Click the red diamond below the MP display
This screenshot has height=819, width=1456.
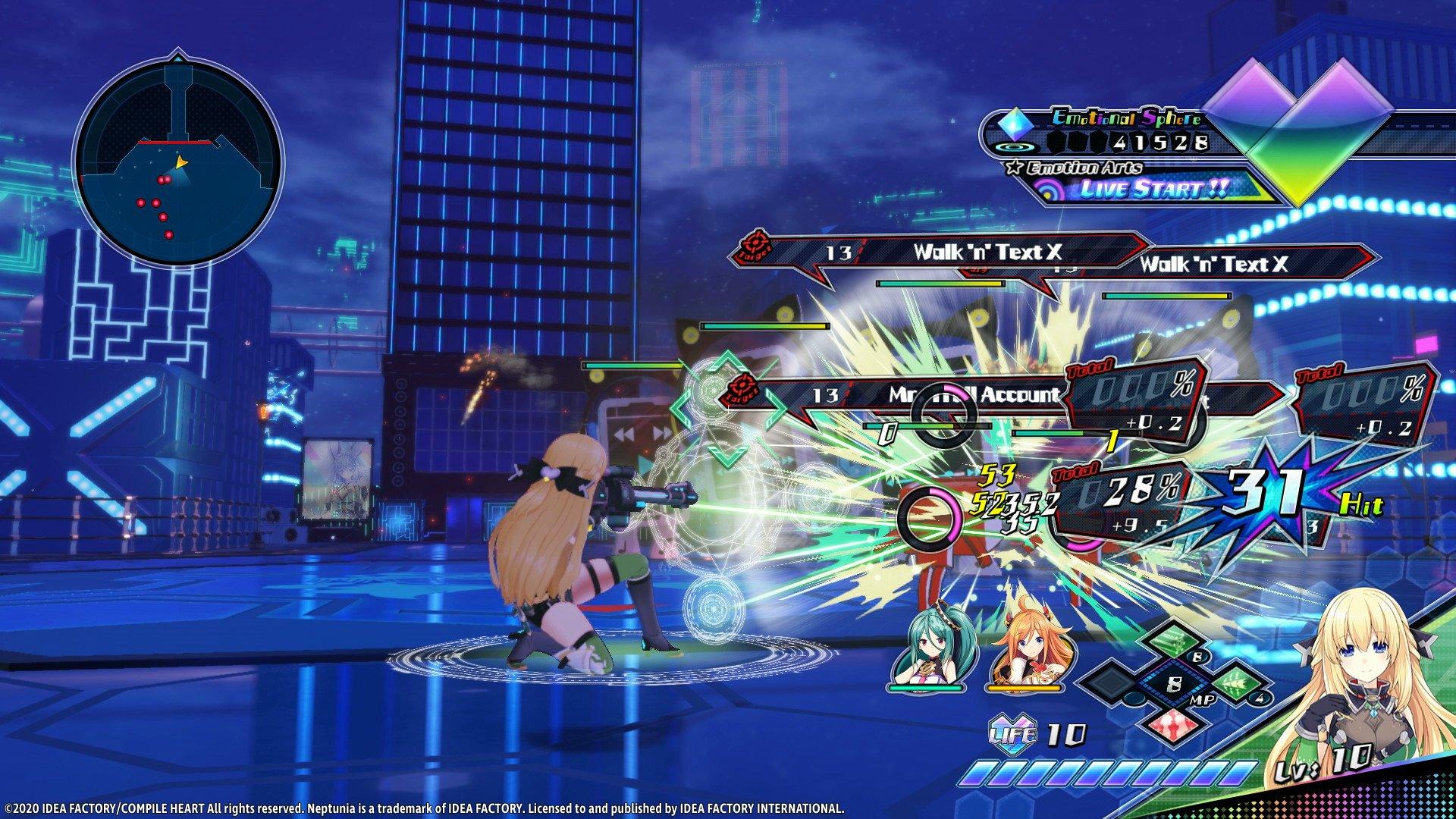click(x=1173, y=726)
